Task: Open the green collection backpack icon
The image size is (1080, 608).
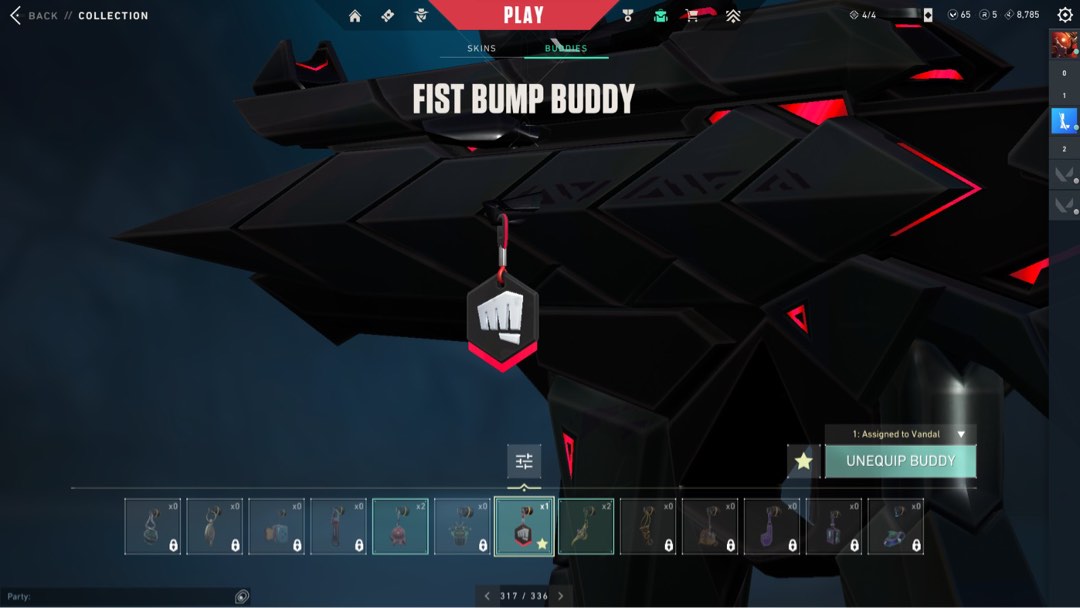Action: (x=660, y=16)
